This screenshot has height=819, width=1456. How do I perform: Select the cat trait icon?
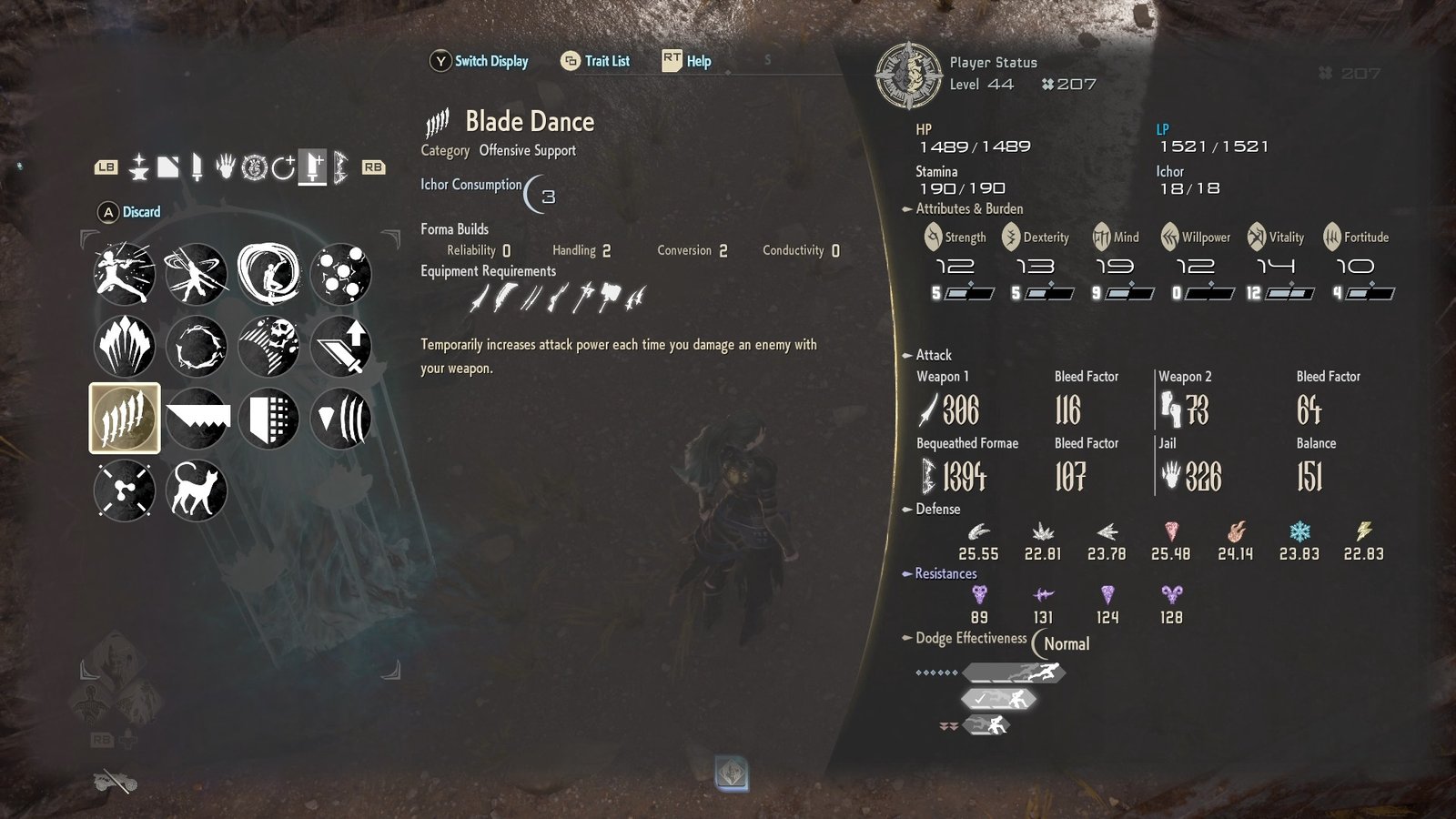coord(197,491)
